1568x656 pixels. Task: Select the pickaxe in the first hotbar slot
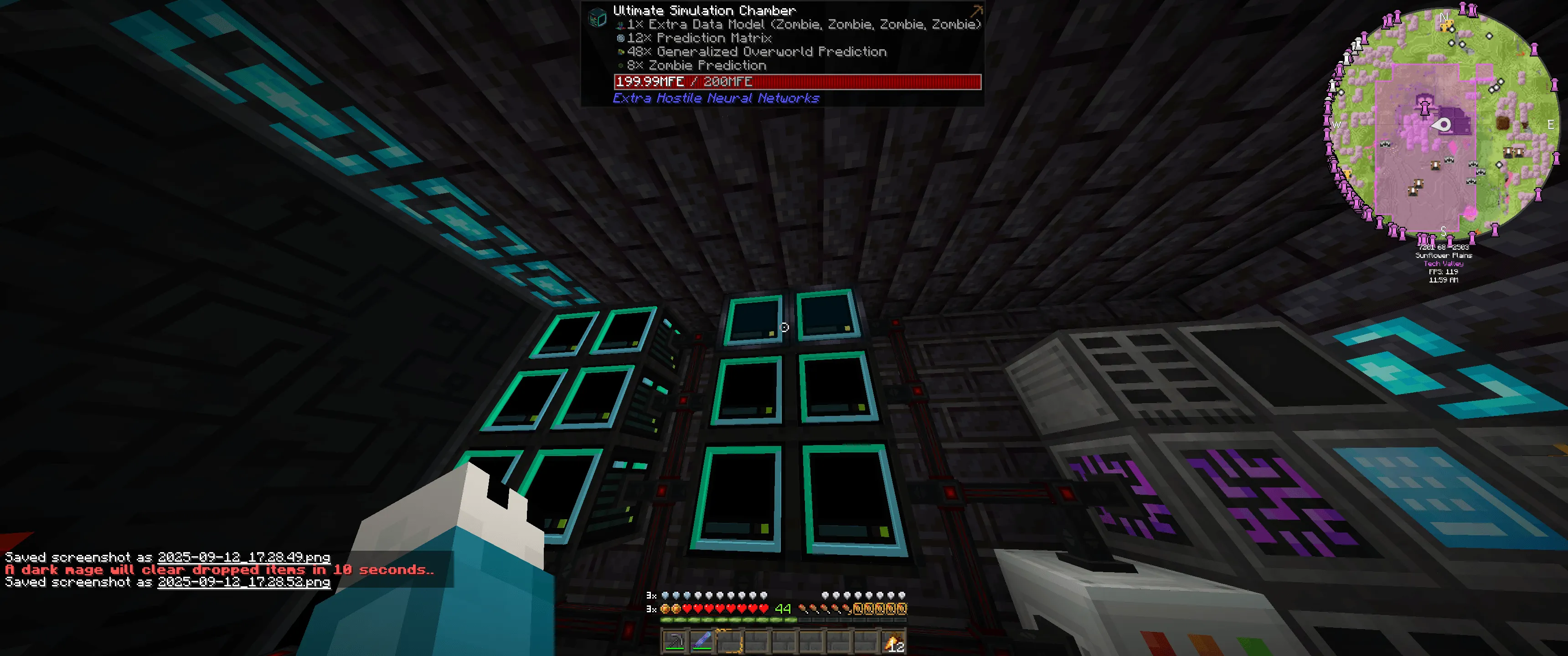pyautogui.click(x=676, y=641)
